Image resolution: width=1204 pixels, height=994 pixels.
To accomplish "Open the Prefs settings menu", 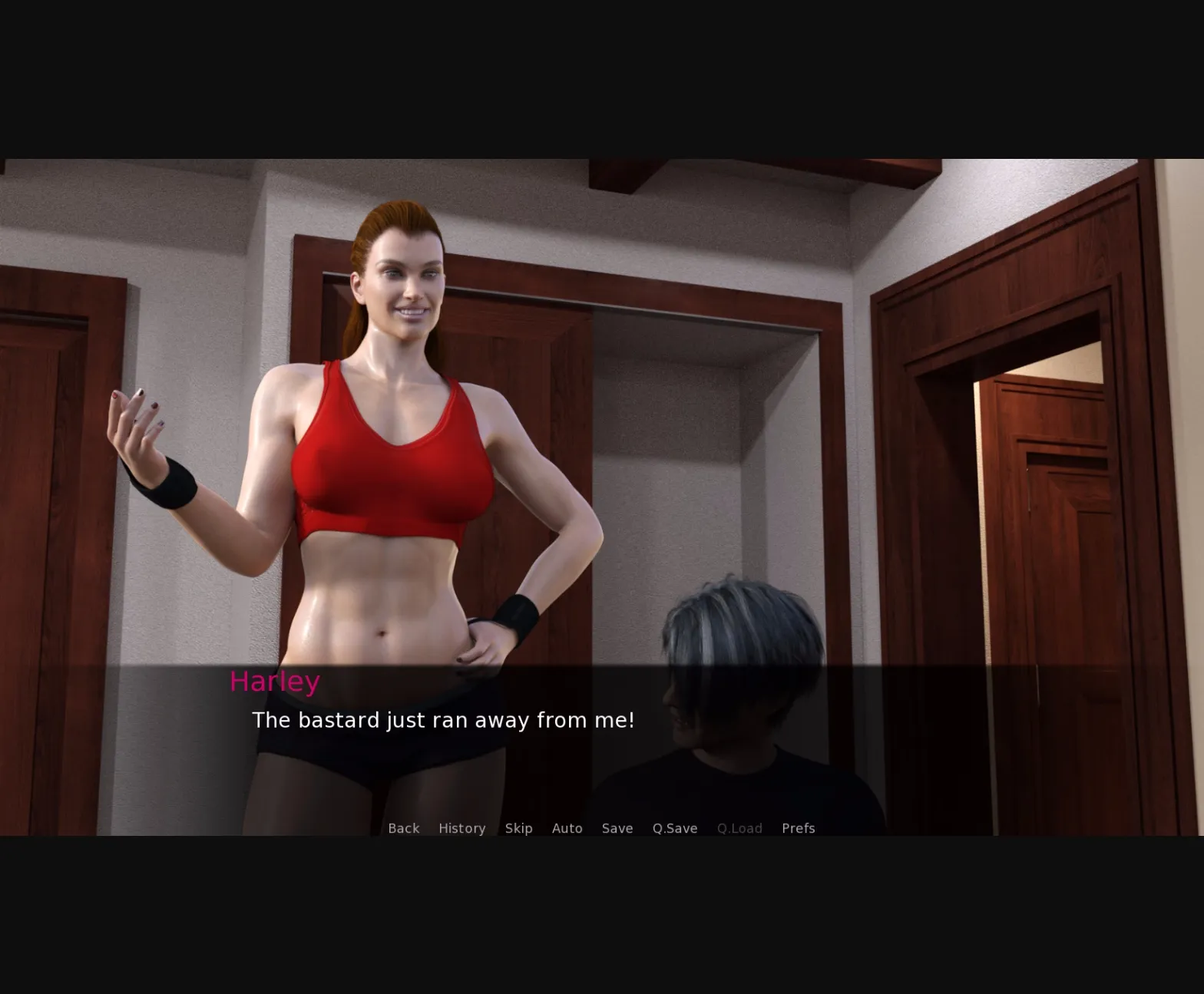I will coord(798,828).
